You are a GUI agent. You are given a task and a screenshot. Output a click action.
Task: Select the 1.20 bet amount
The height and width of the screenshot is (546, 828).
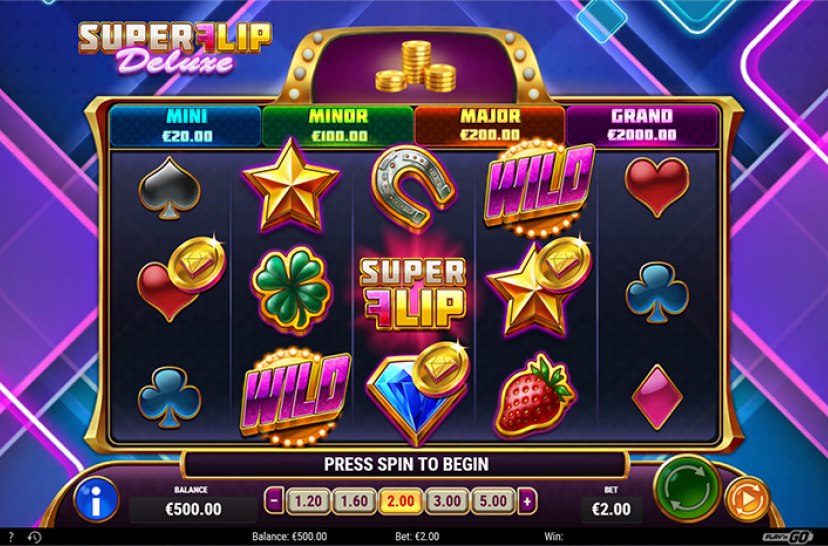[306, 501]
